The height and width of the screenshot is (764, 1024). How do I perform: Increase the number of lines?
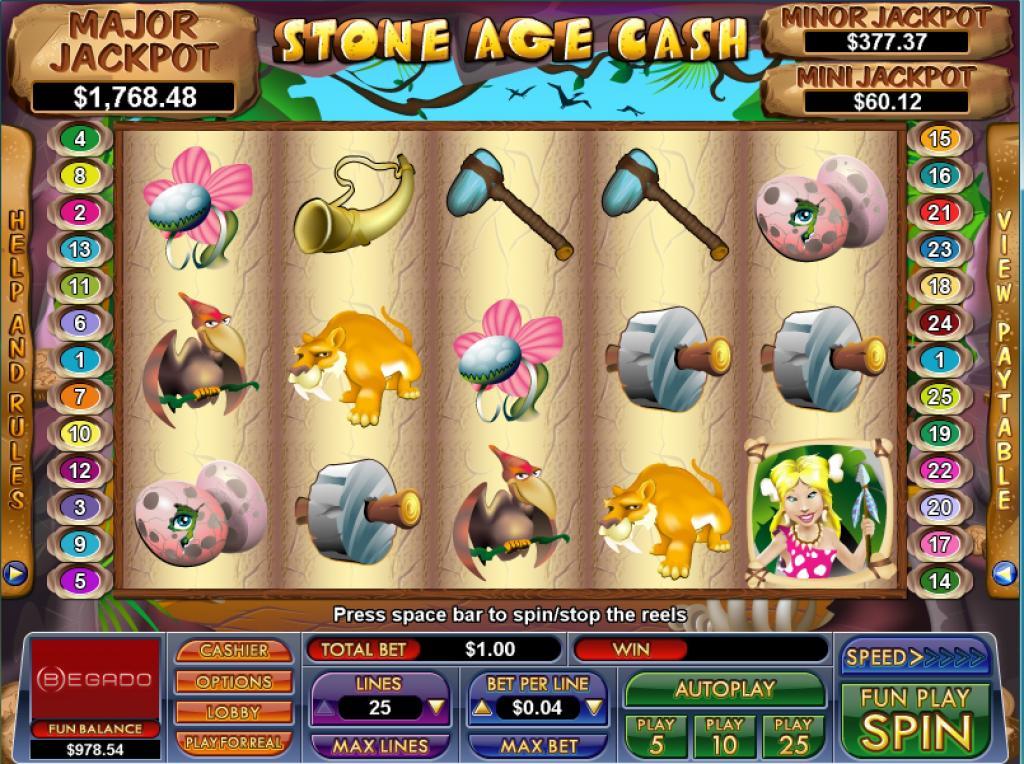coord(324,708)
